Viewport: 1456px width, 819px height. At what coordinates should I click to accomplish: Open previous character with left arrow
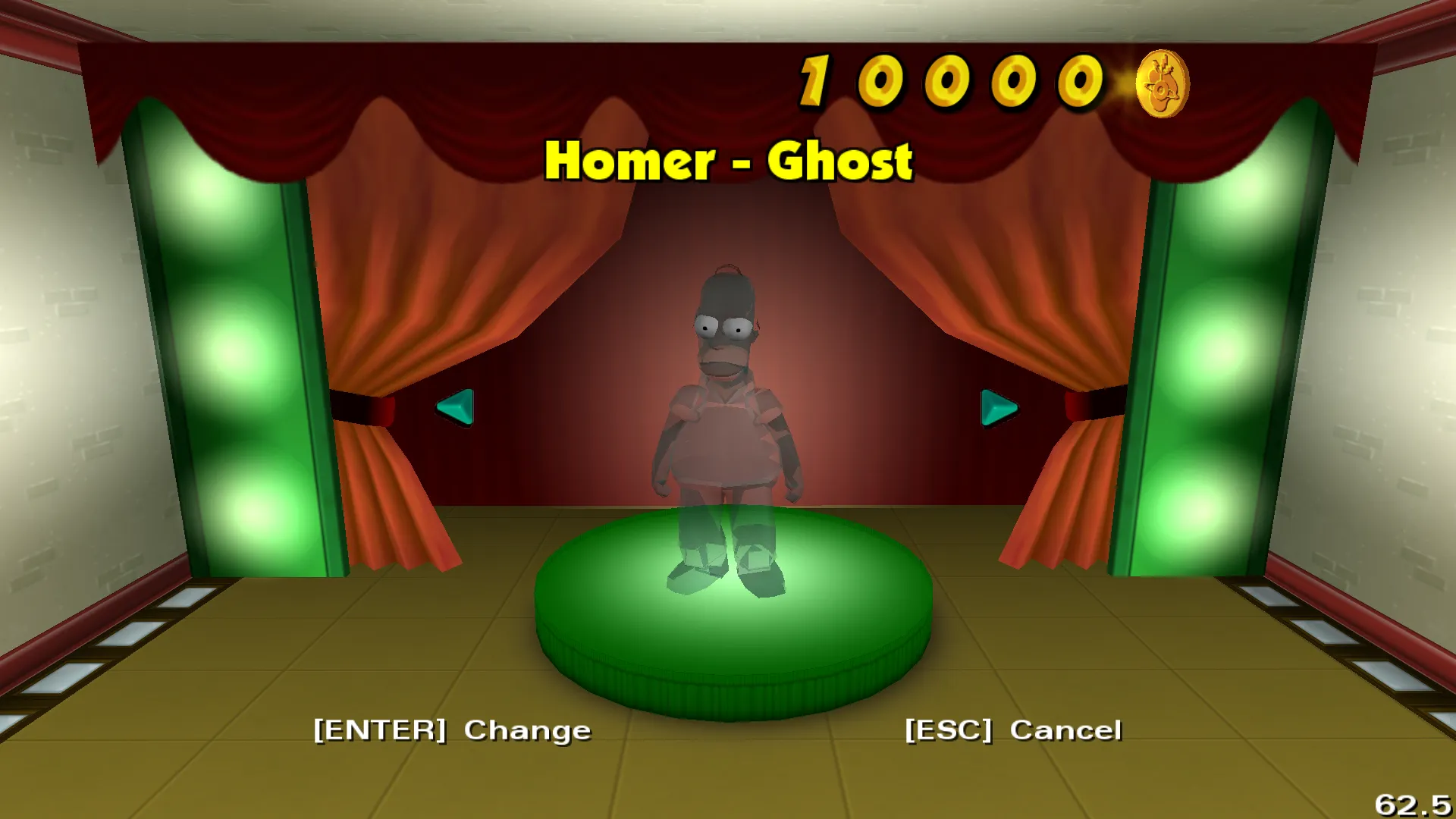(x=456, y=407)
